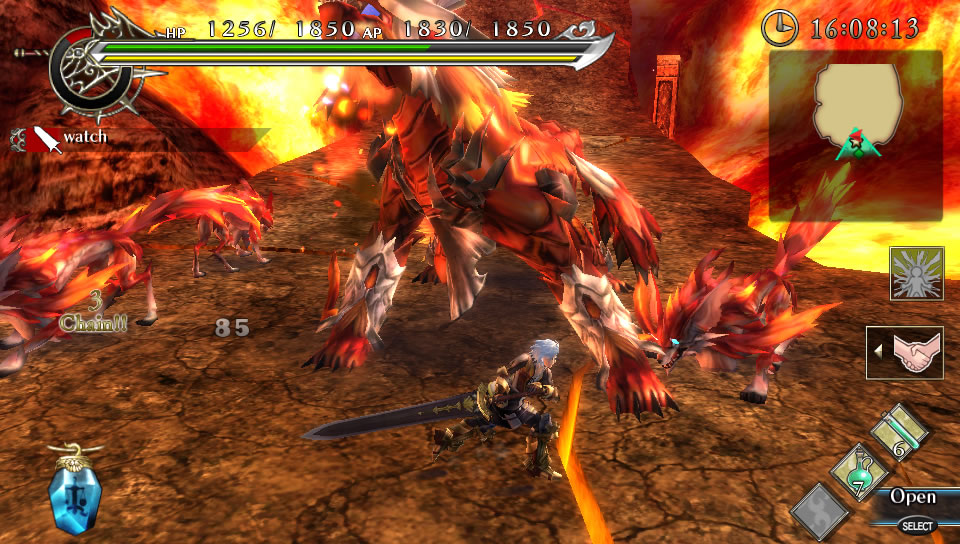Open the item panel via the Open label
960x544 pixels.
(912, 497)
